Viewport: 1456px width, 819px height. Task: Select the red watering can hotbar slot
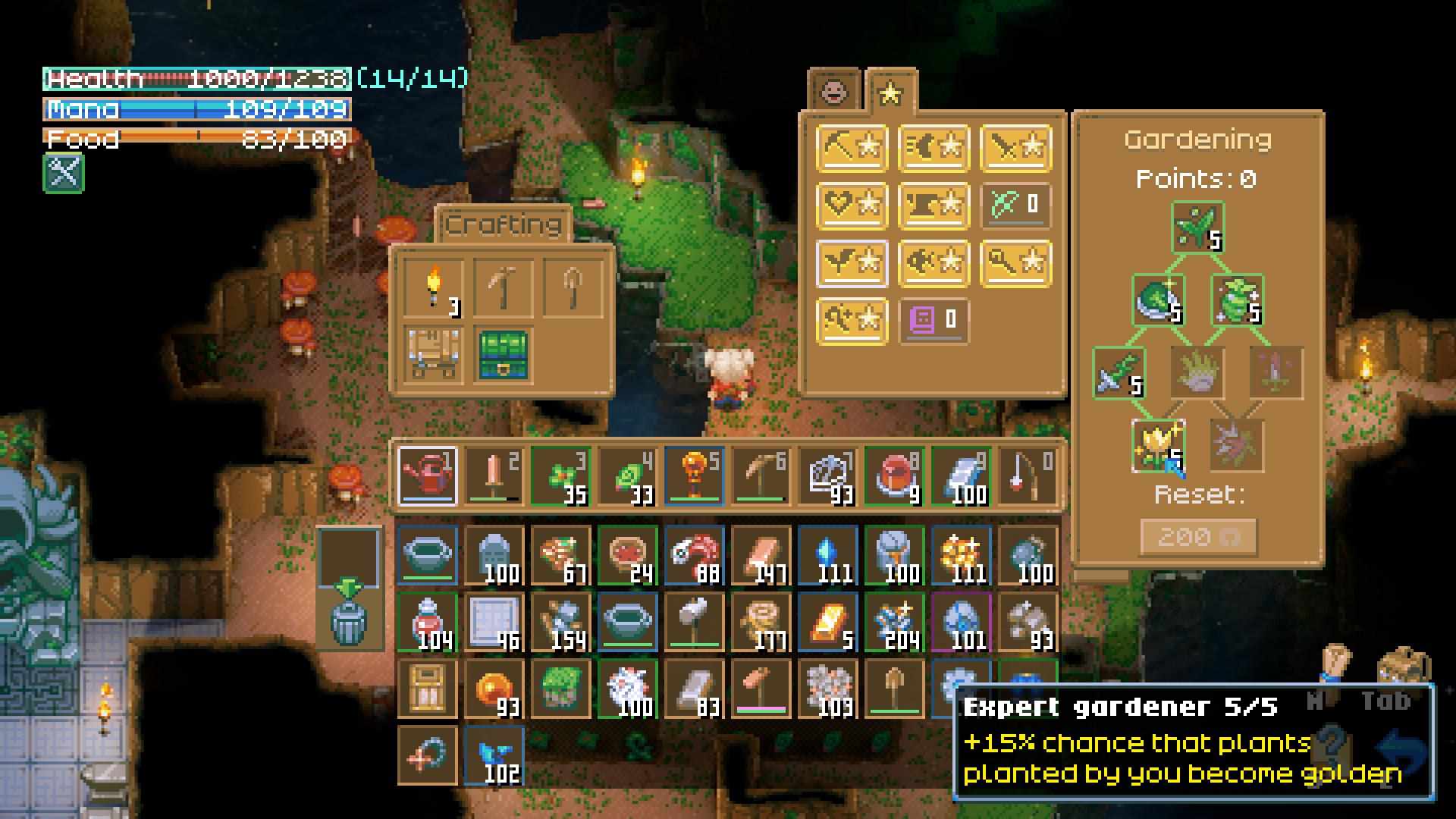427,476
